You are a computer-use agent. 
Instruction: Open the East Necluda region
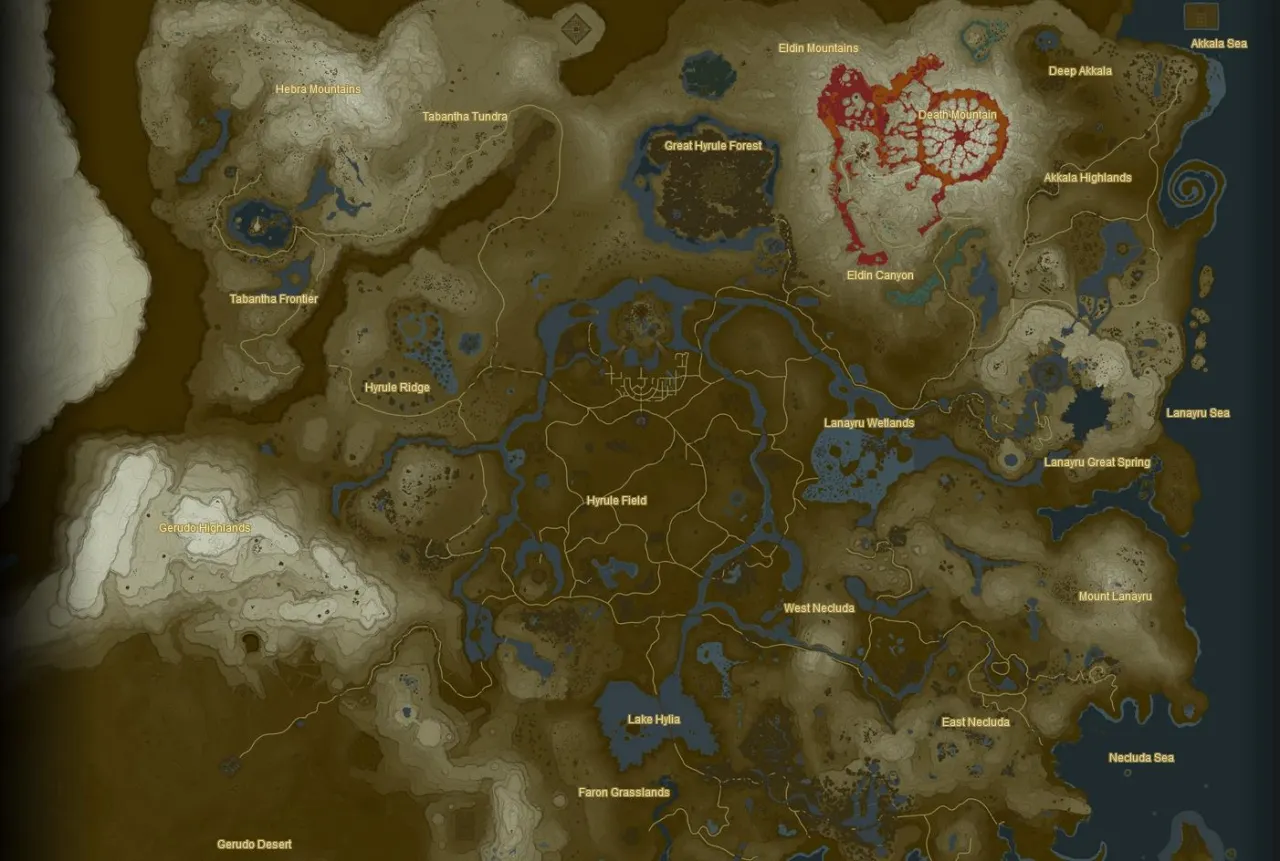[x=976, y=721]
